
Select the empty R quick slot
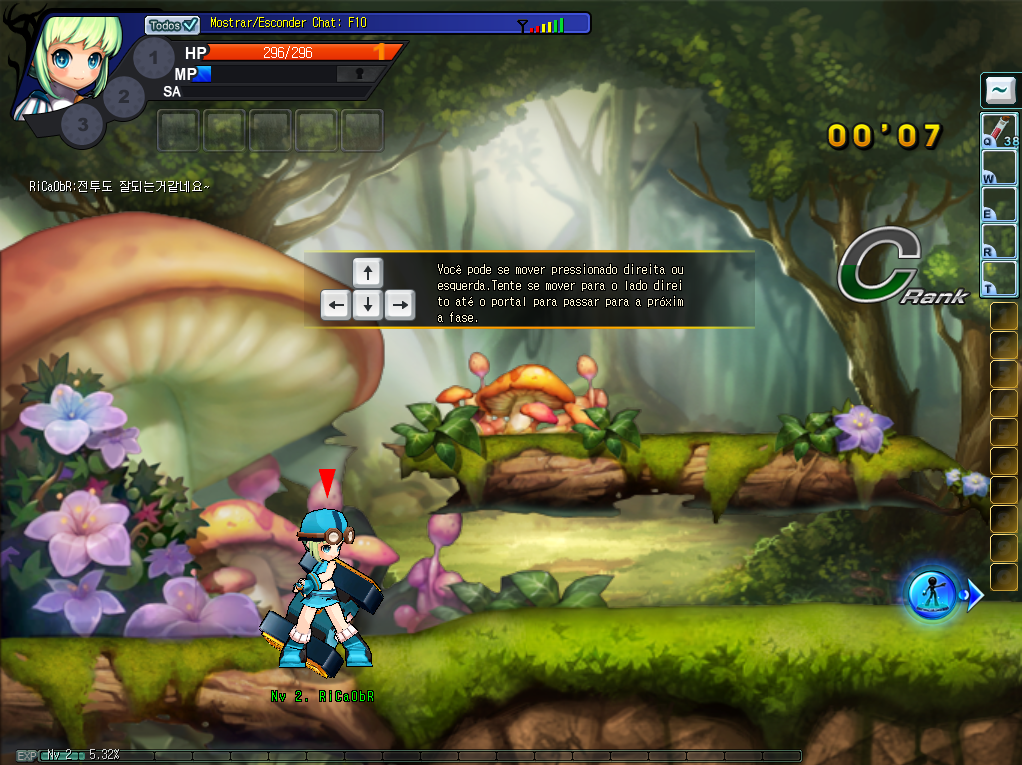(999, 242)
